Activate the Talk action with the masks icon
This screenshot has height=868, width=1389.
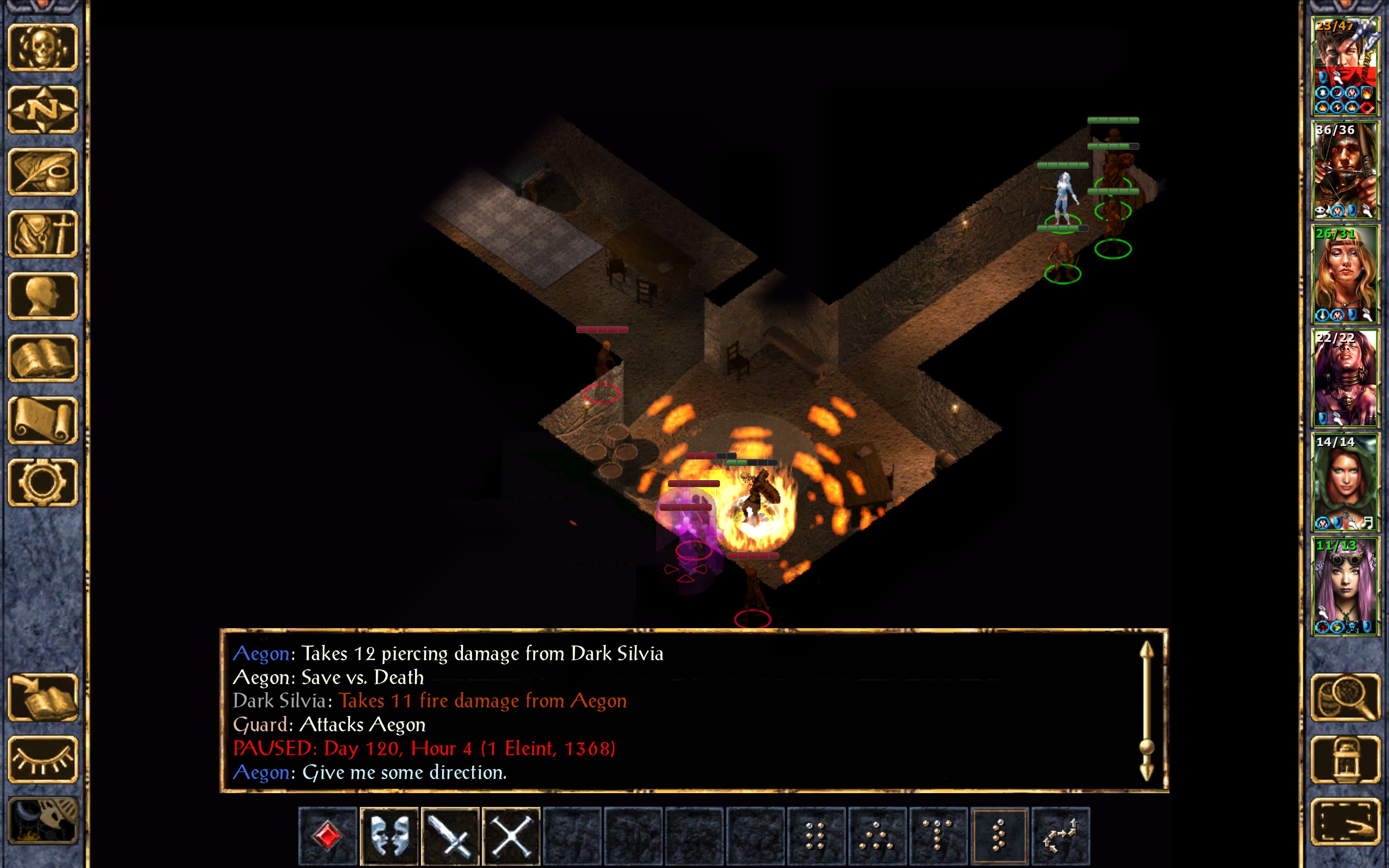[389, 835]
